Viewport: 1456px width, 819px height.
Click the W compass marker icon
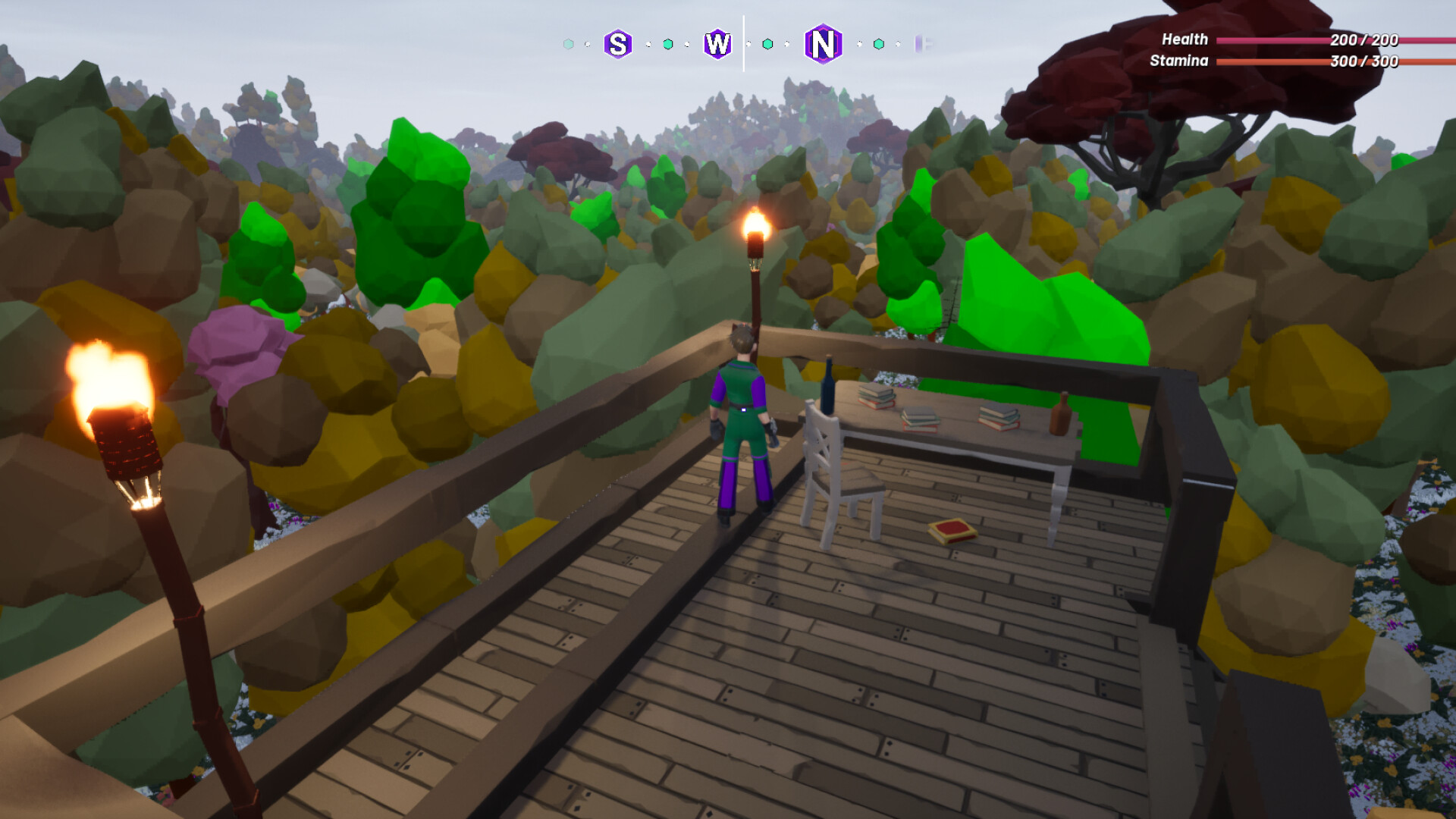point(716,45)
